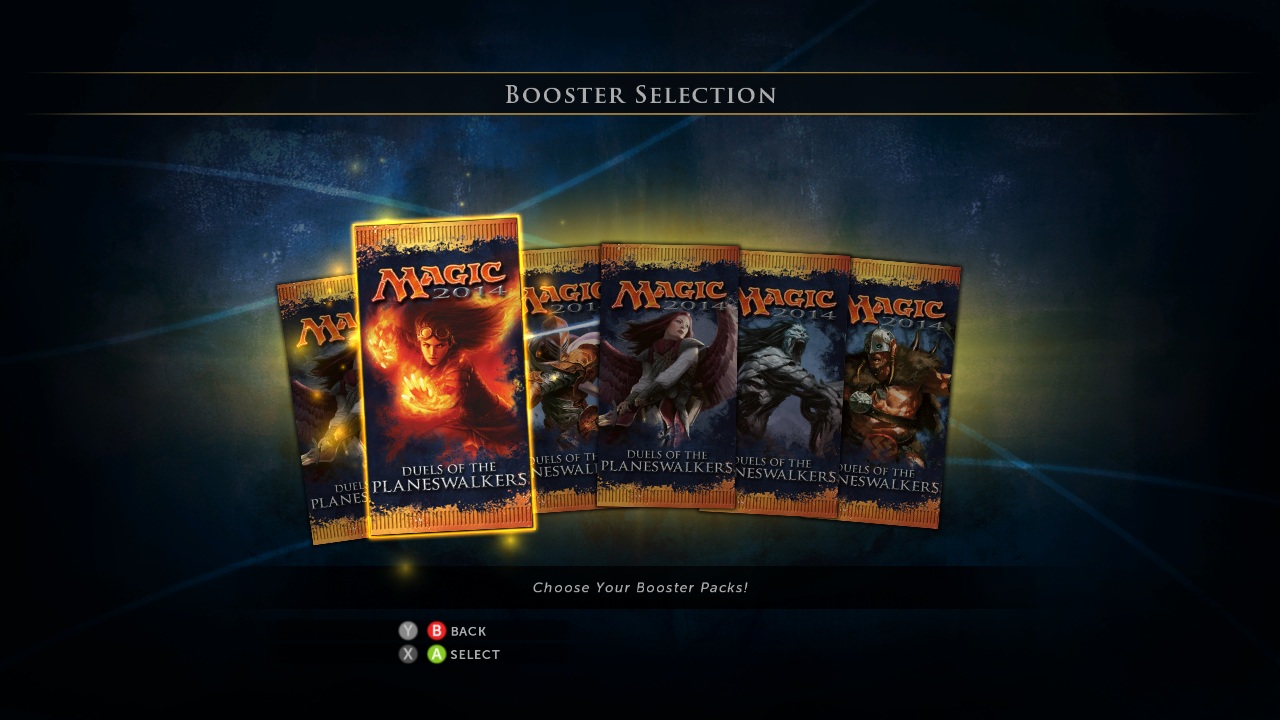Pick the fully visible red-haired angel booster
This screenshot has height=720, width=1280.
(x=668, y=375)
